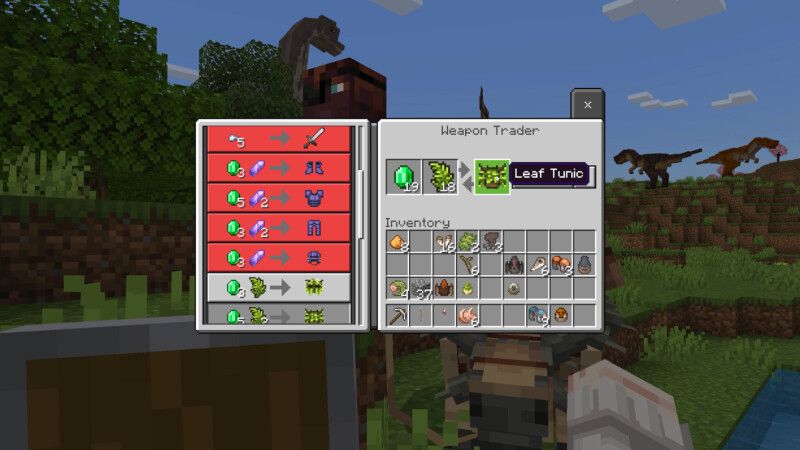Viewport: 800px width, 450px height.
Task: Click the fern leaves in the trade slot
Action: (x=440, y=177)
